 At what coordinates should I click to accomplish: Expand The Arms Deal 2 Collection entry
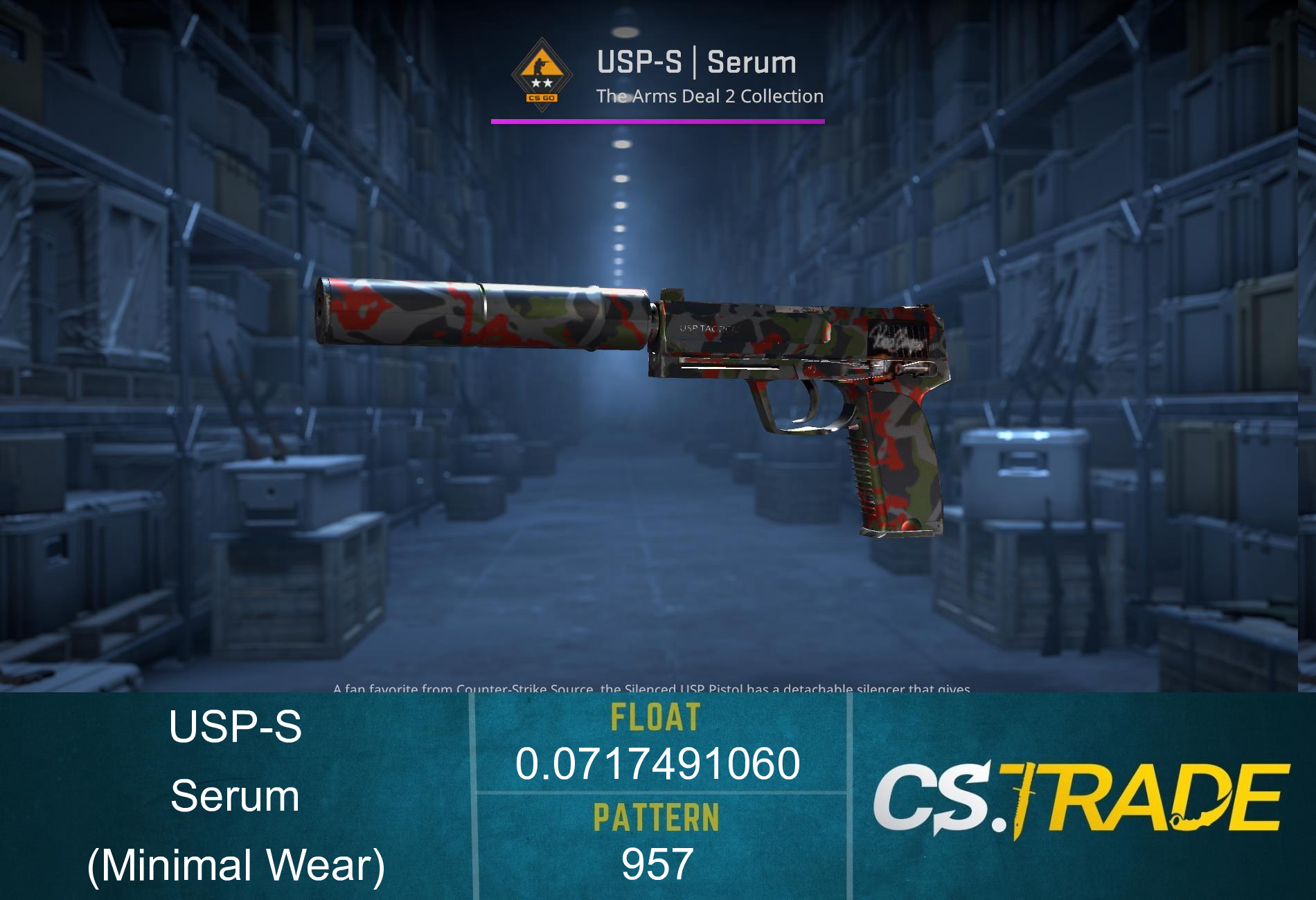[x=709, y=97]
